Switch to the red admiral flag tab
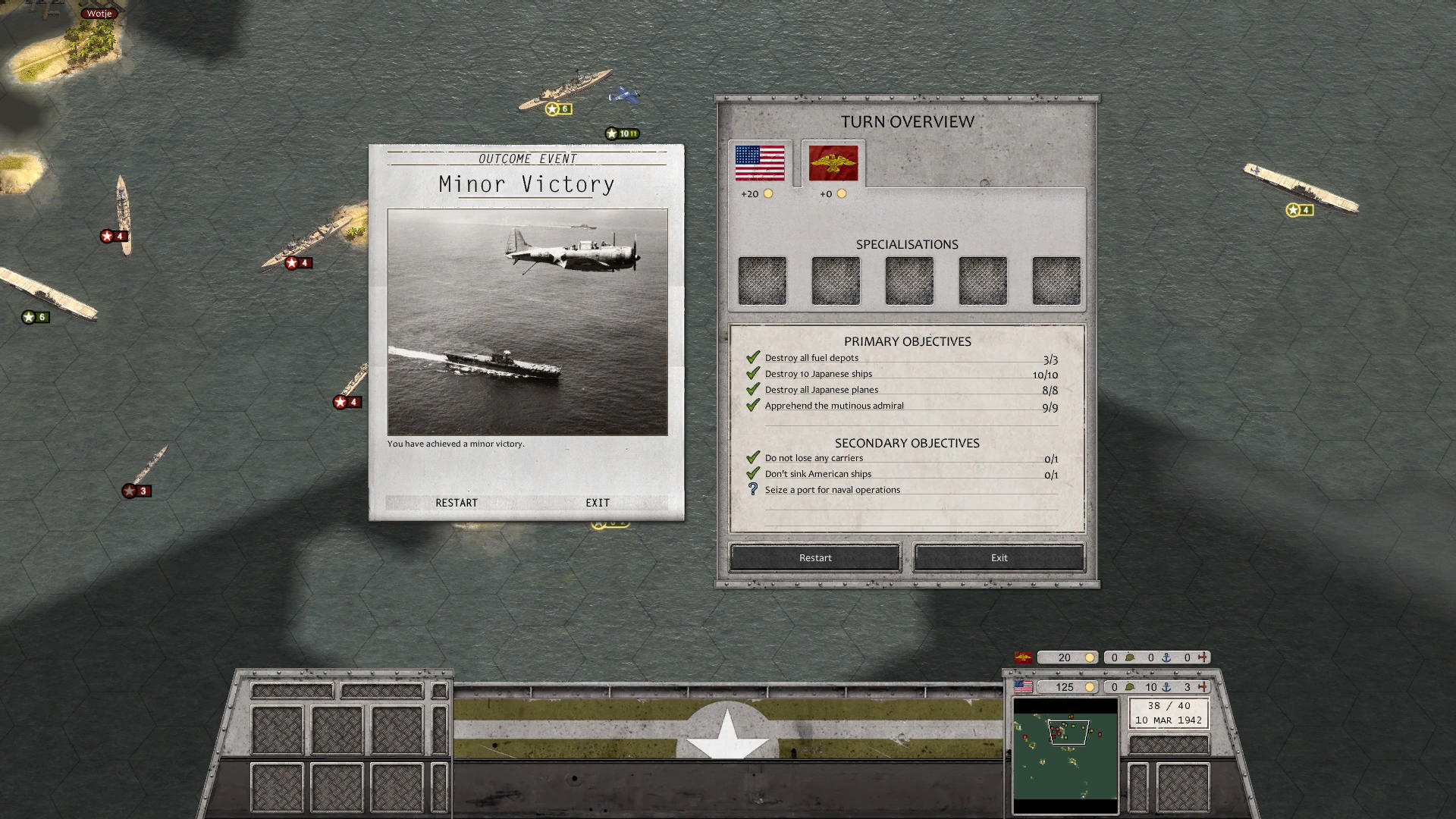The width and height of the screenshot is (1456, 819). 832,164
